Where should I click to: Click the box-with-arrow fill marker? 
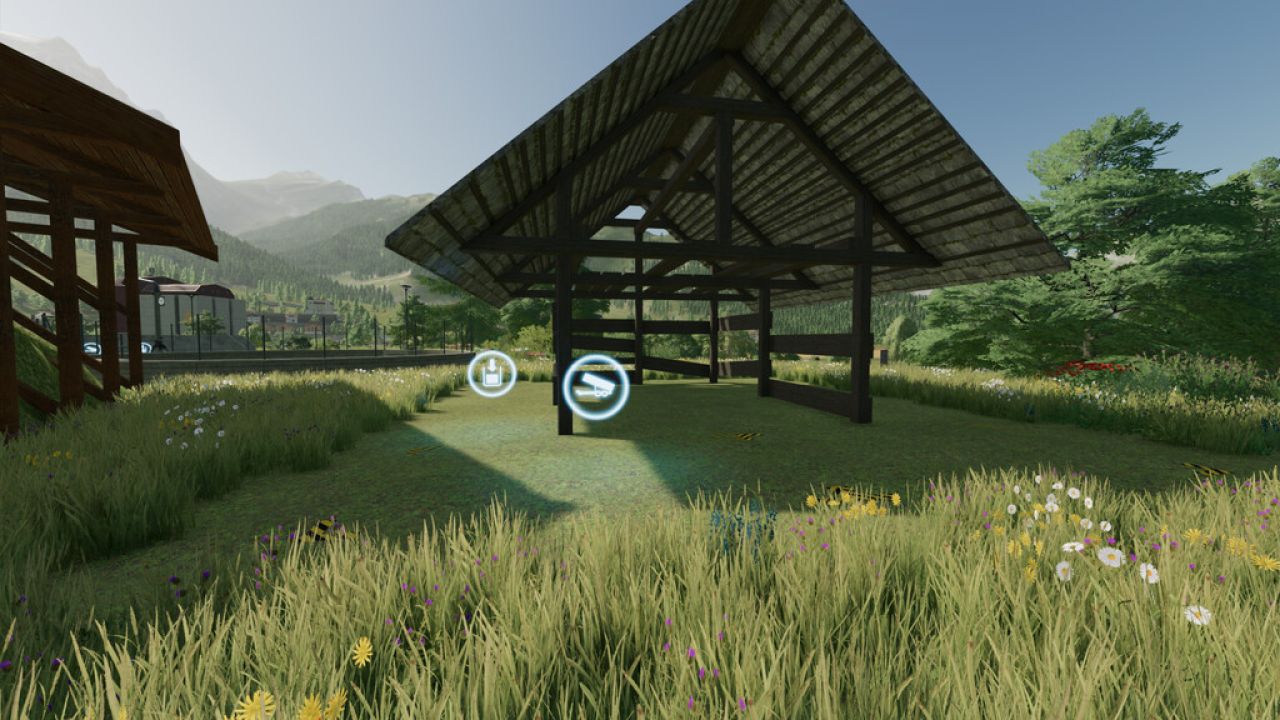point(490,375)
